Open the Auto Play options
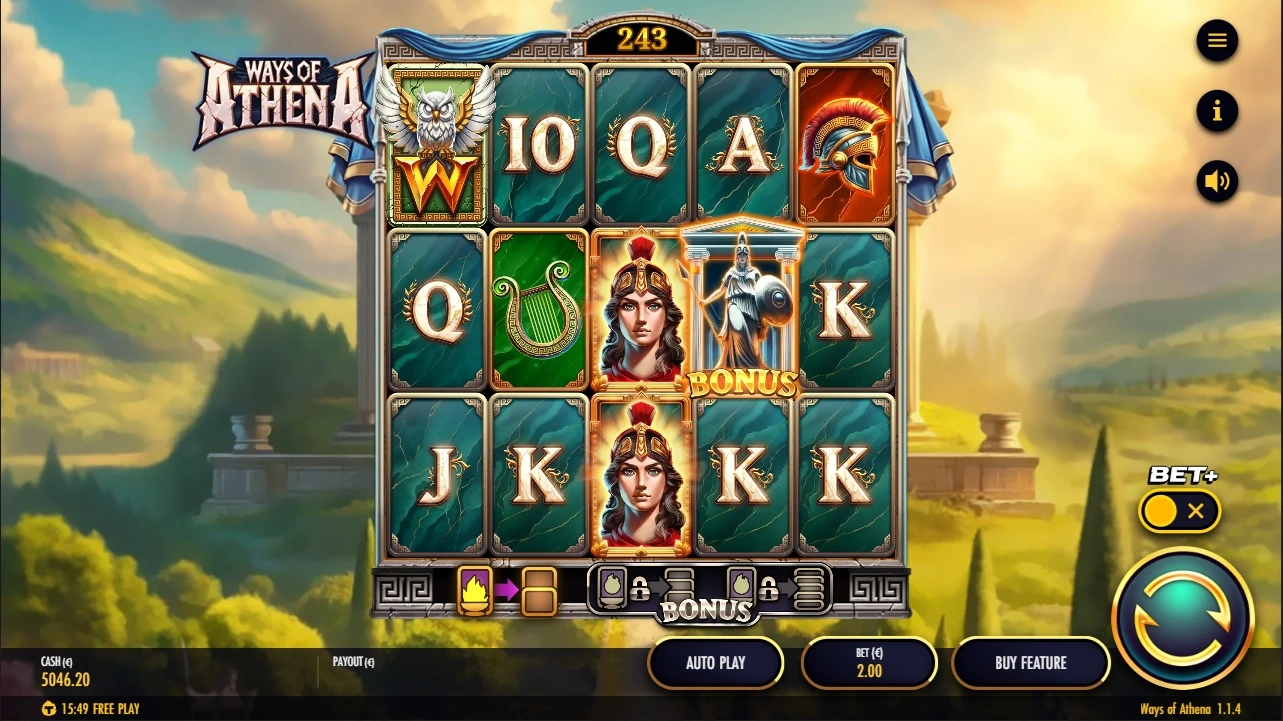The height and width of the screenshot is (721, 1283). pos(716,662)
